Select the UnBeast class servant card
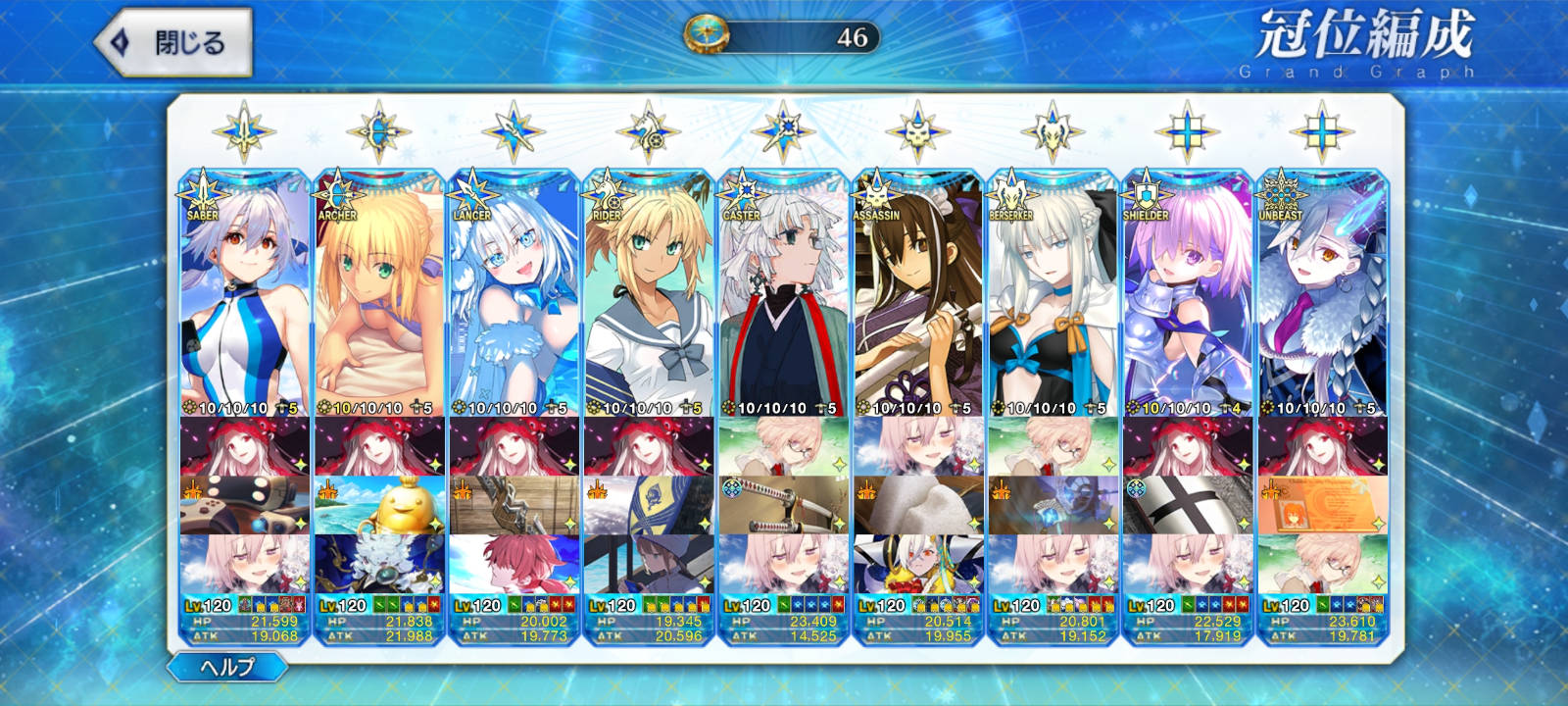This screenshot has height=706, width=1568. click(1322, 294)
